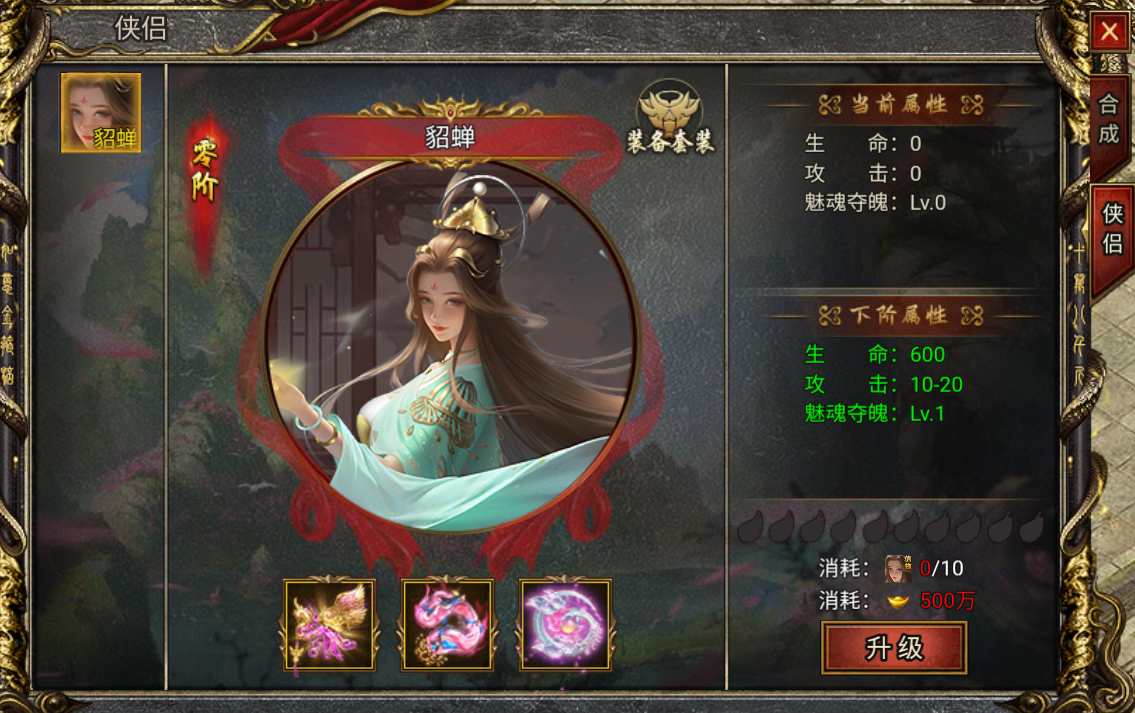Pick the pink swirling ring equipment slot
The width and height of the screenshot is (1135, 713).
point(565,624)
